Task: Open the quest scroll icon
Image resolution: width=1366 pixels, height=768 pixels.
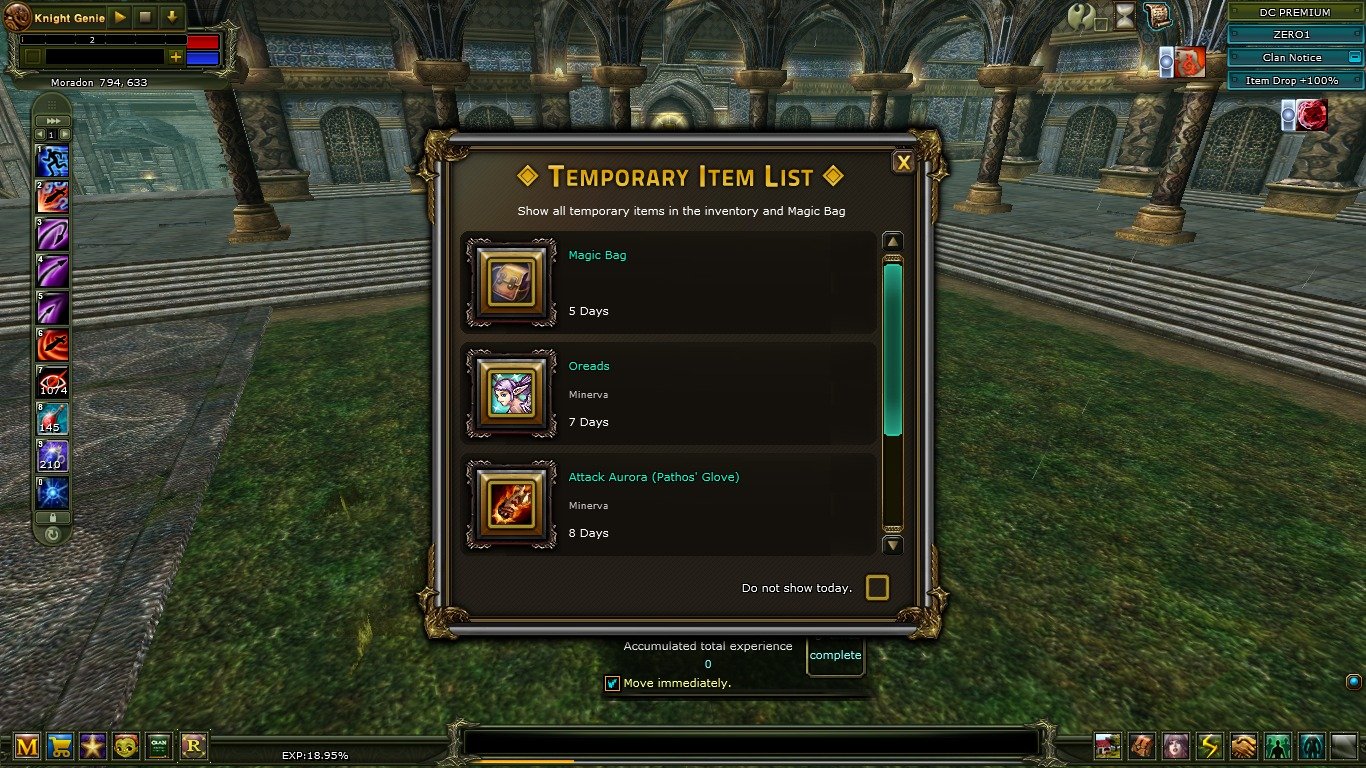Action: tap(1157, 15)
